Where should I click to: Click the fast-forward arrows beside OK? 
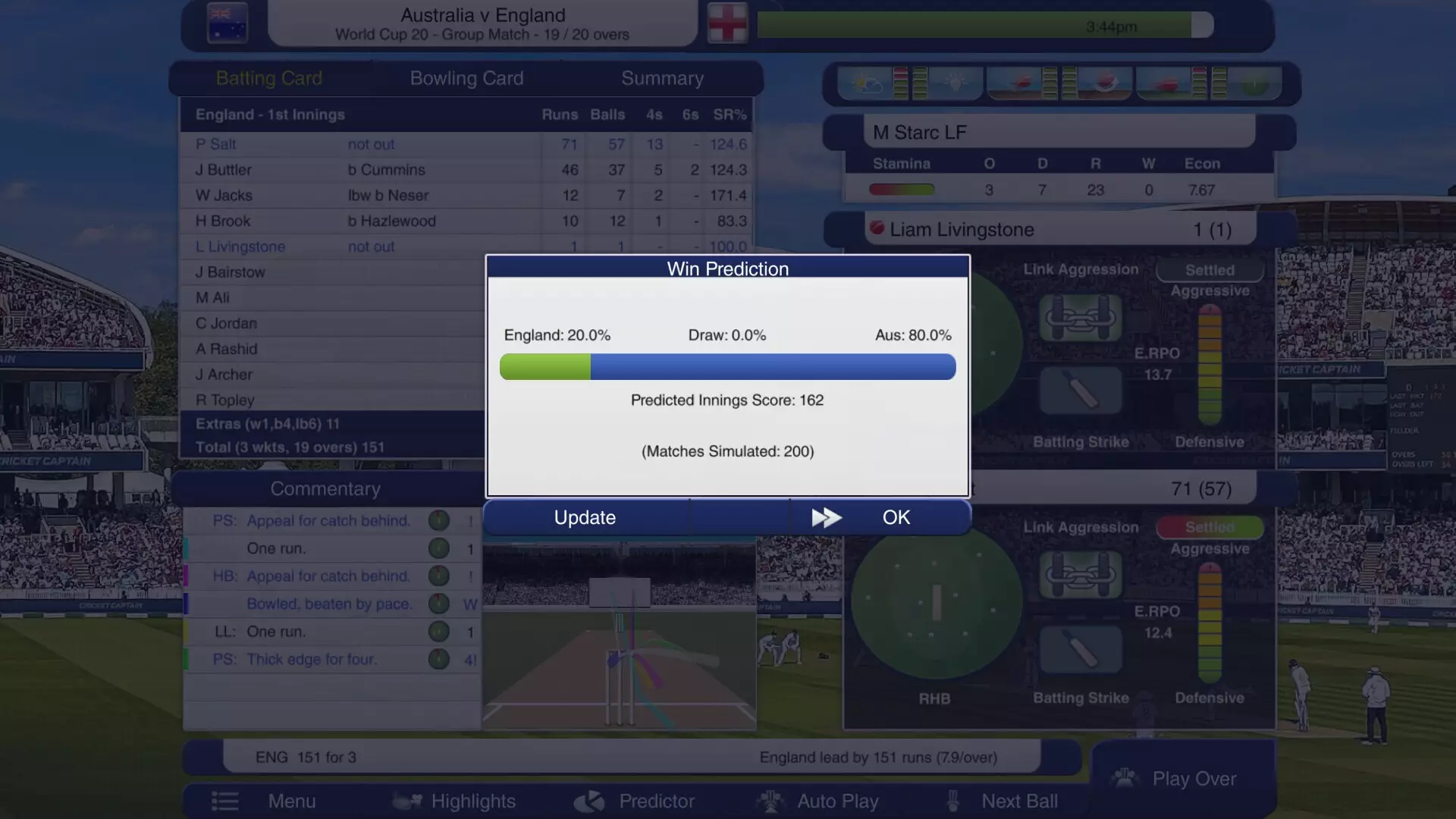click(x=827, y=517)
